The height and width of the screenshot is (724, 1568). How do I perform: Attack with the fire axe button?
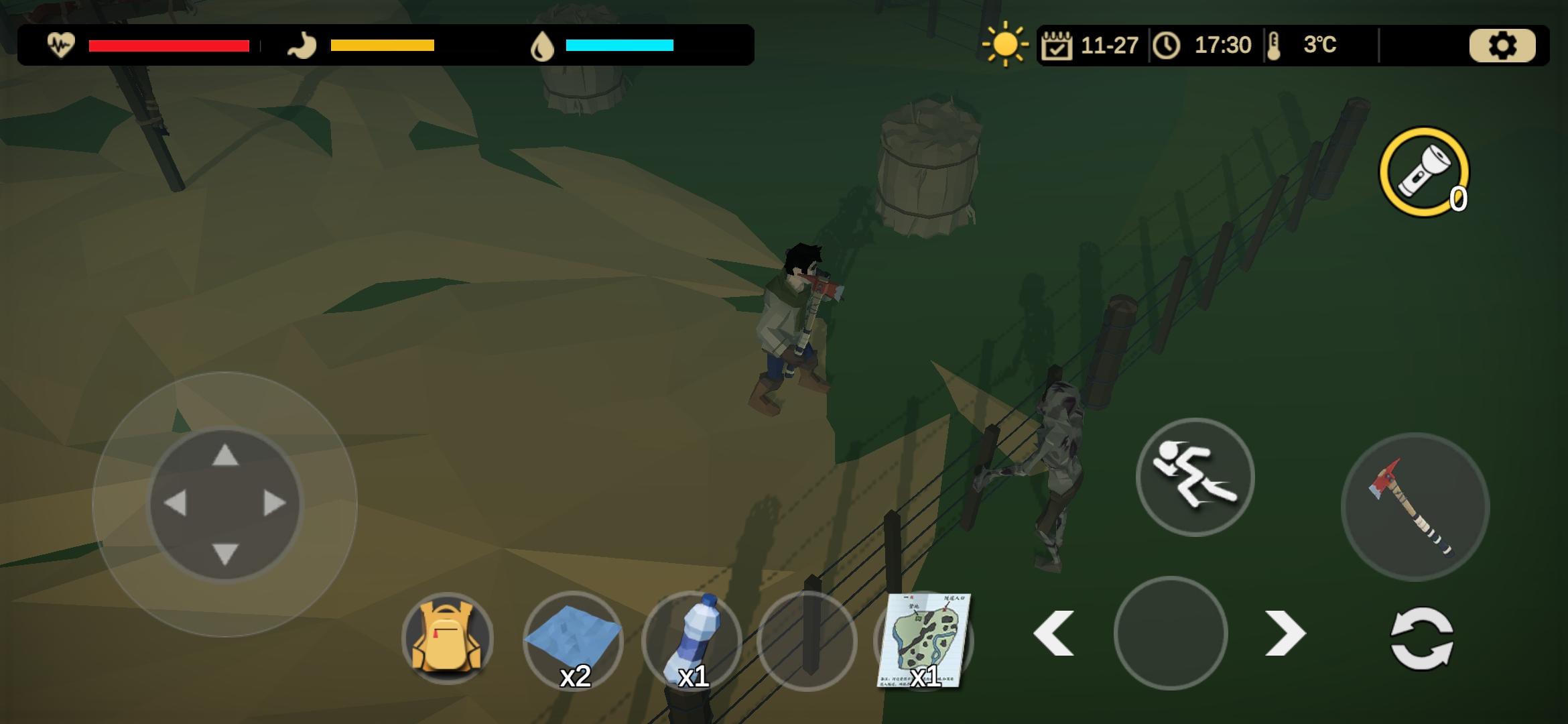pyautogui.click(x=1415, y=506)
